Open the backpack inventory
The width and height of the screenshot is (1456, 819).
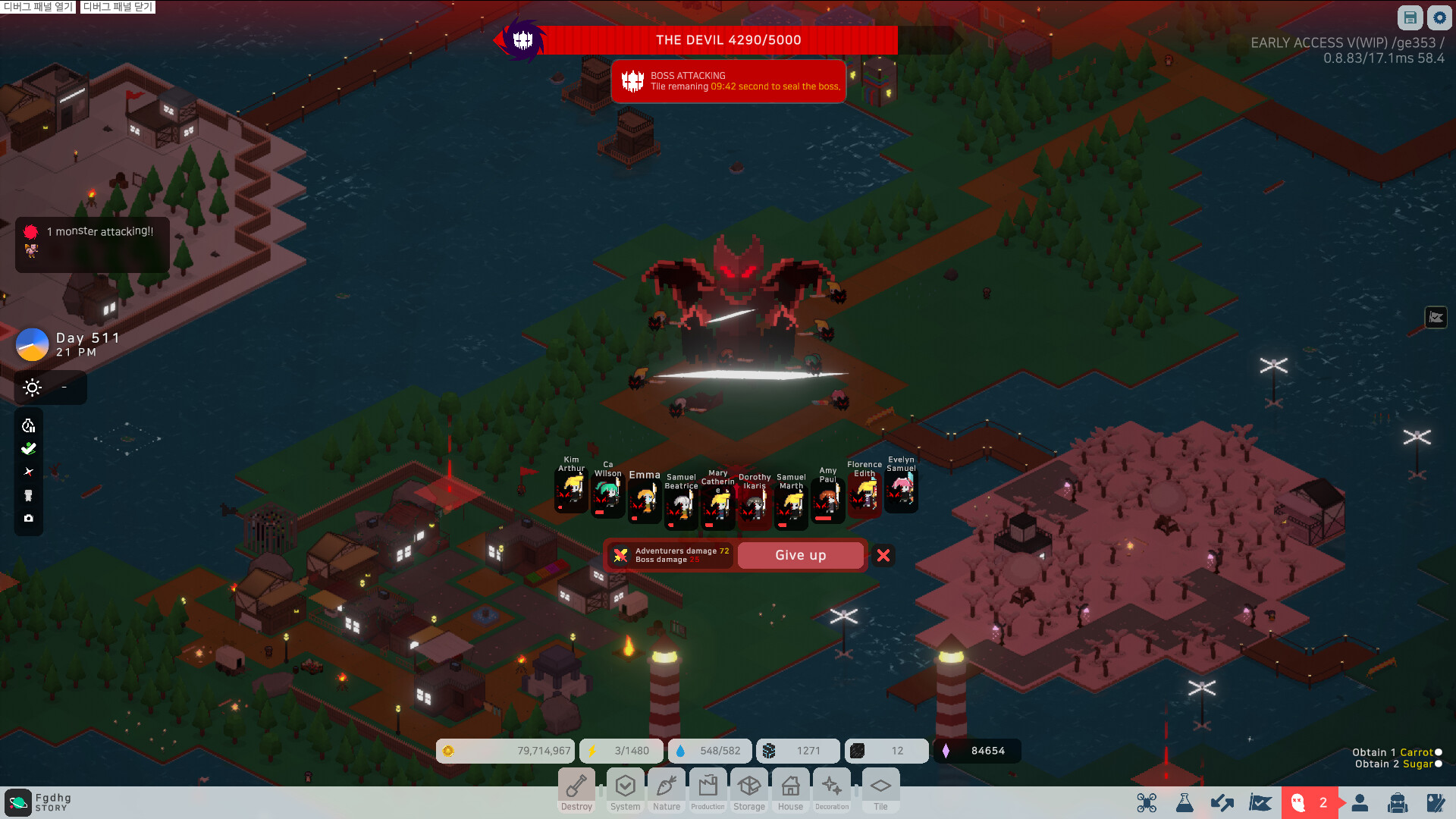(1398, 802)
